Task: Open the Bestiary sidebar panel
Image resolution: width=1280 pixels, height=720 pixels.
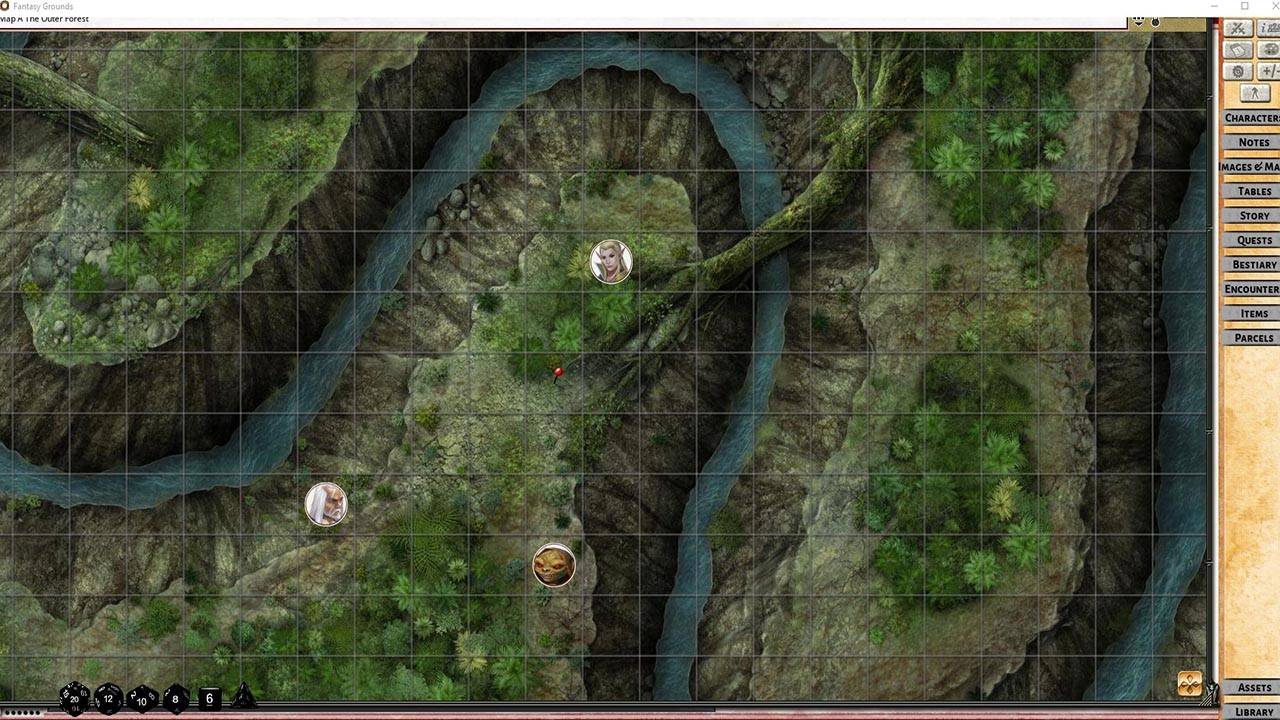Action: 1250,264
